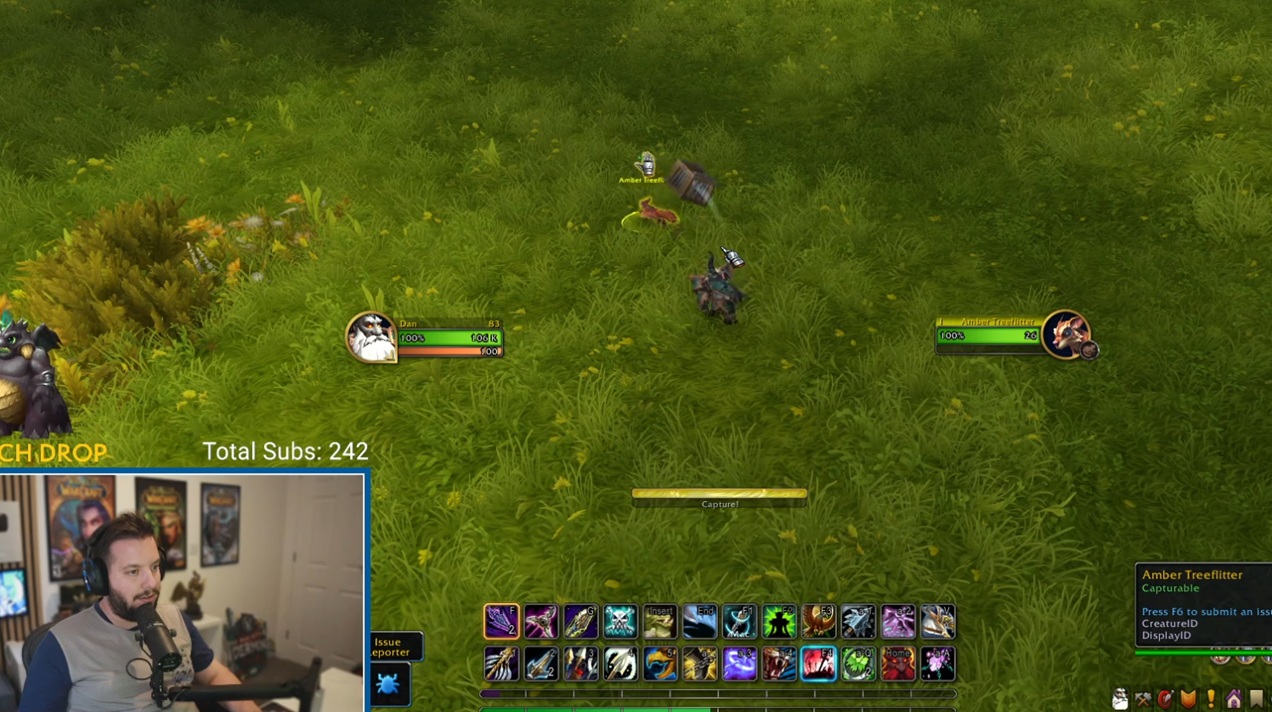Activate the green crocodile Insert ability
Viewport: 1272px width, 712px height.
point(660,622)
